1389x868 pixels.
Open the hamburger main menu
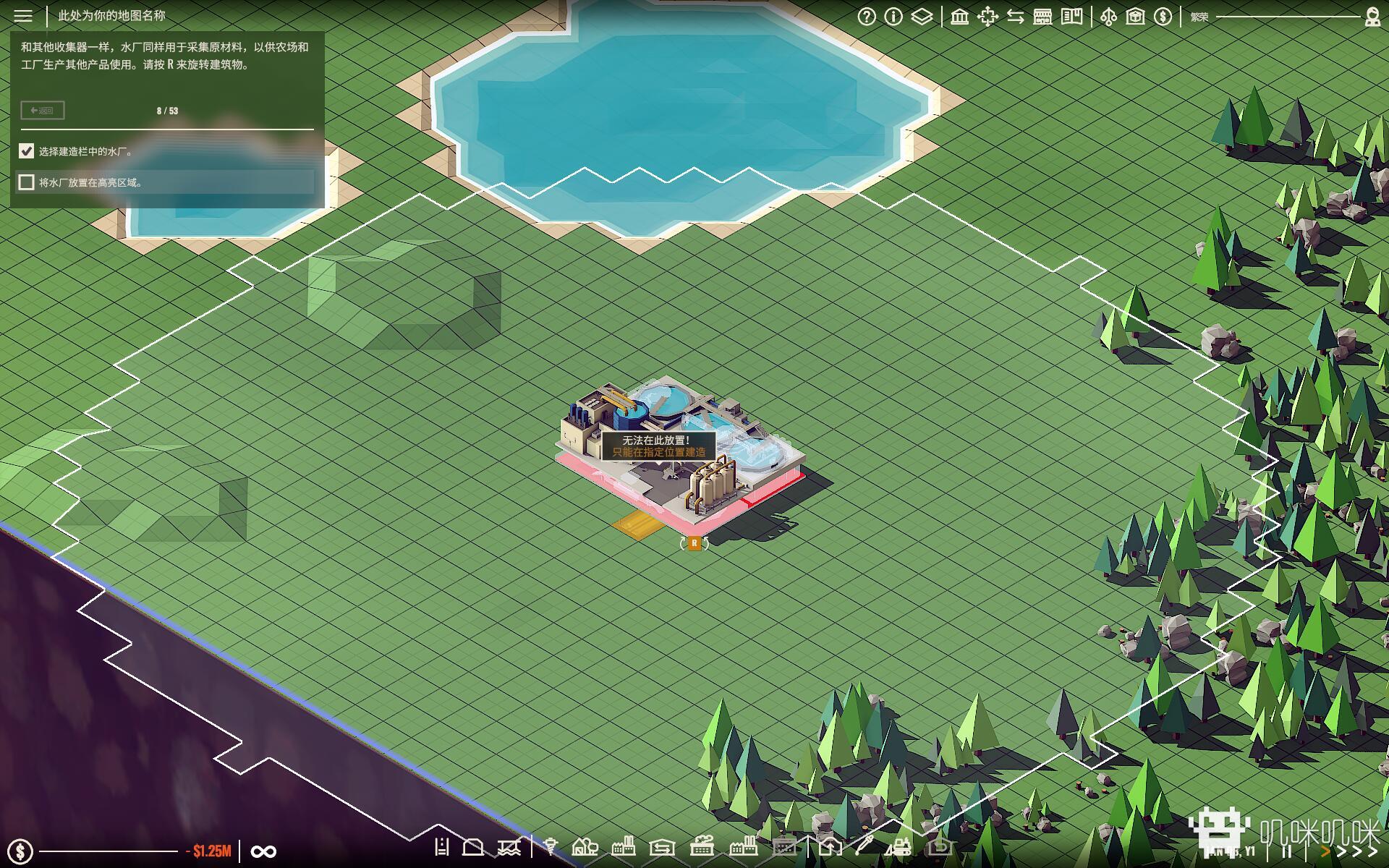pyautogui.click(x=23, y=16)
